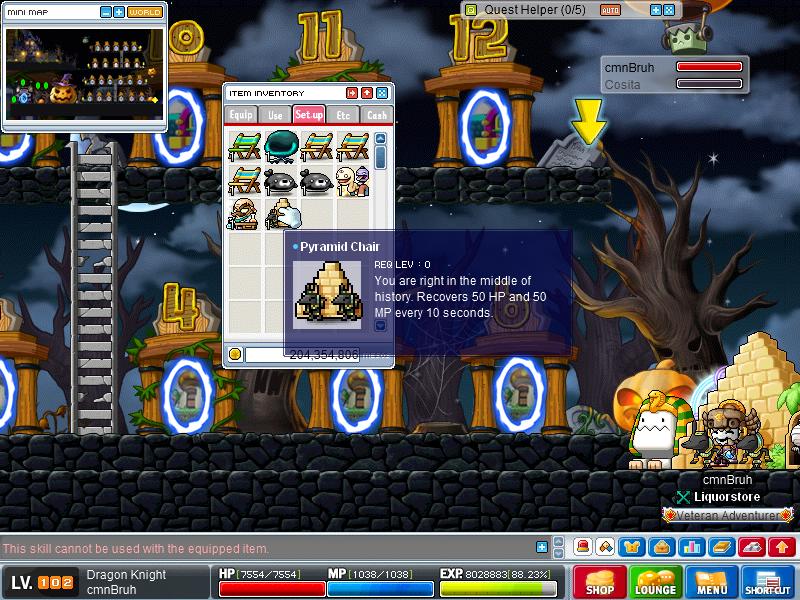Open the Shortcut panel
This screenshot has width=800, height=600.
tap(768, 582)
